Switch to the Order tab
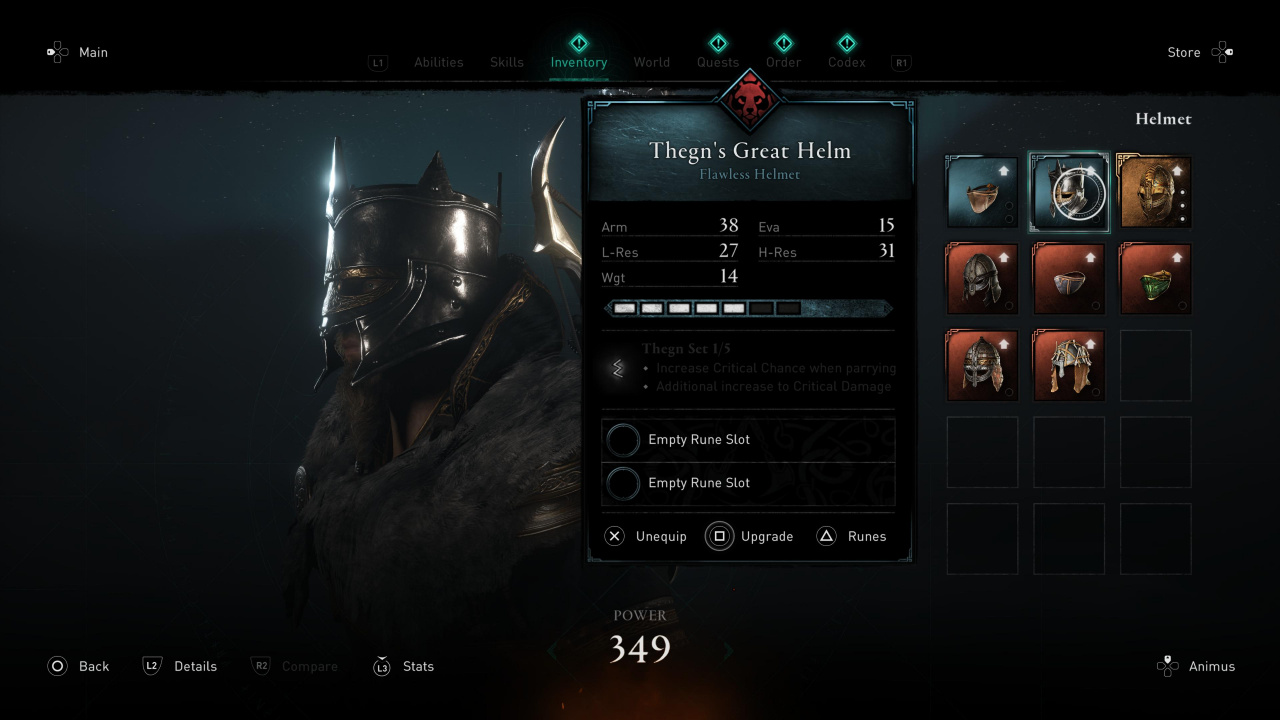The height and width of the screenshot is (720, 1280). tap(784, 62)
